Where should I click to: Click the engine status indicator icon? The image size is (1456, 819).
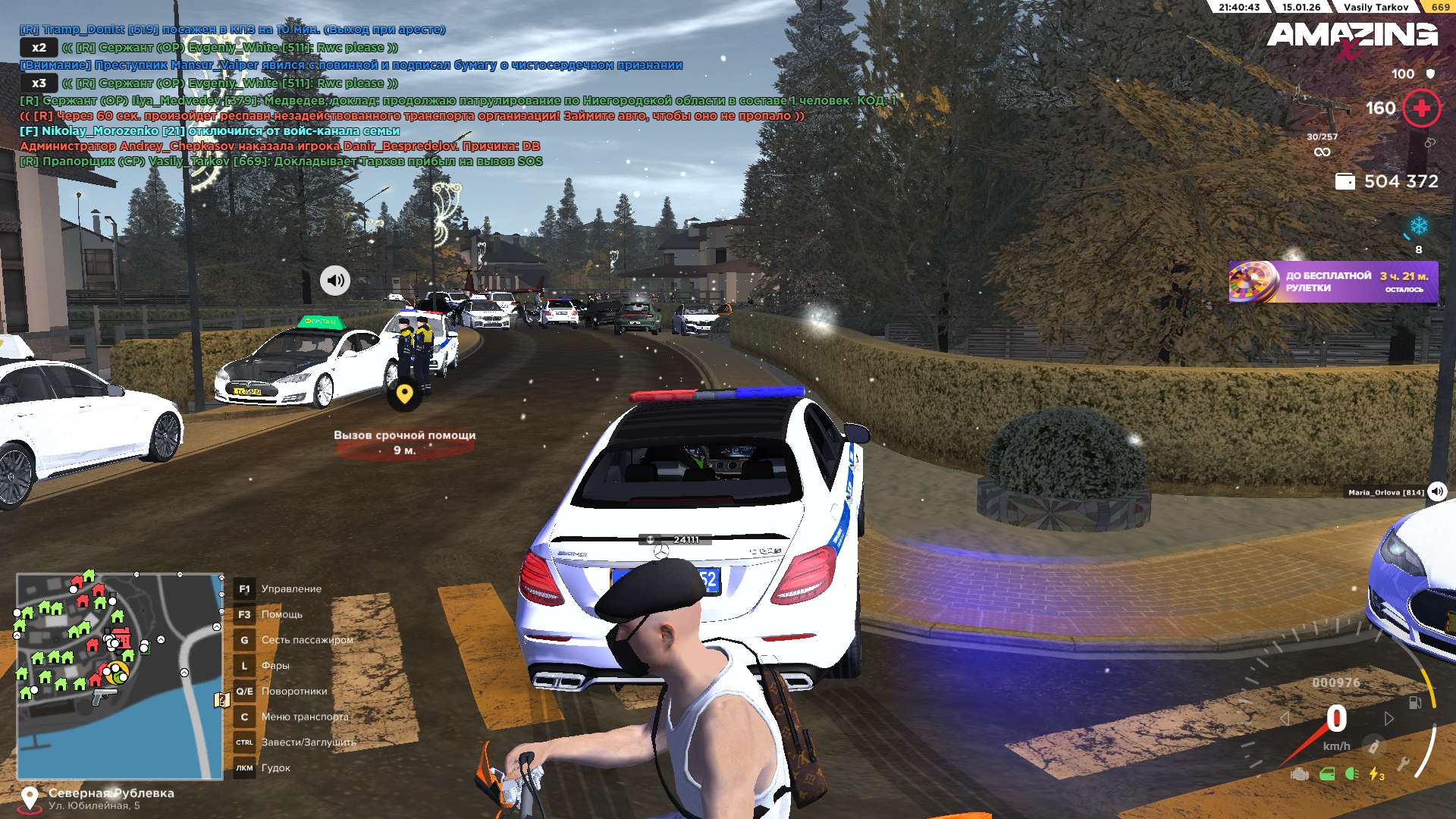pos(1300,774)
